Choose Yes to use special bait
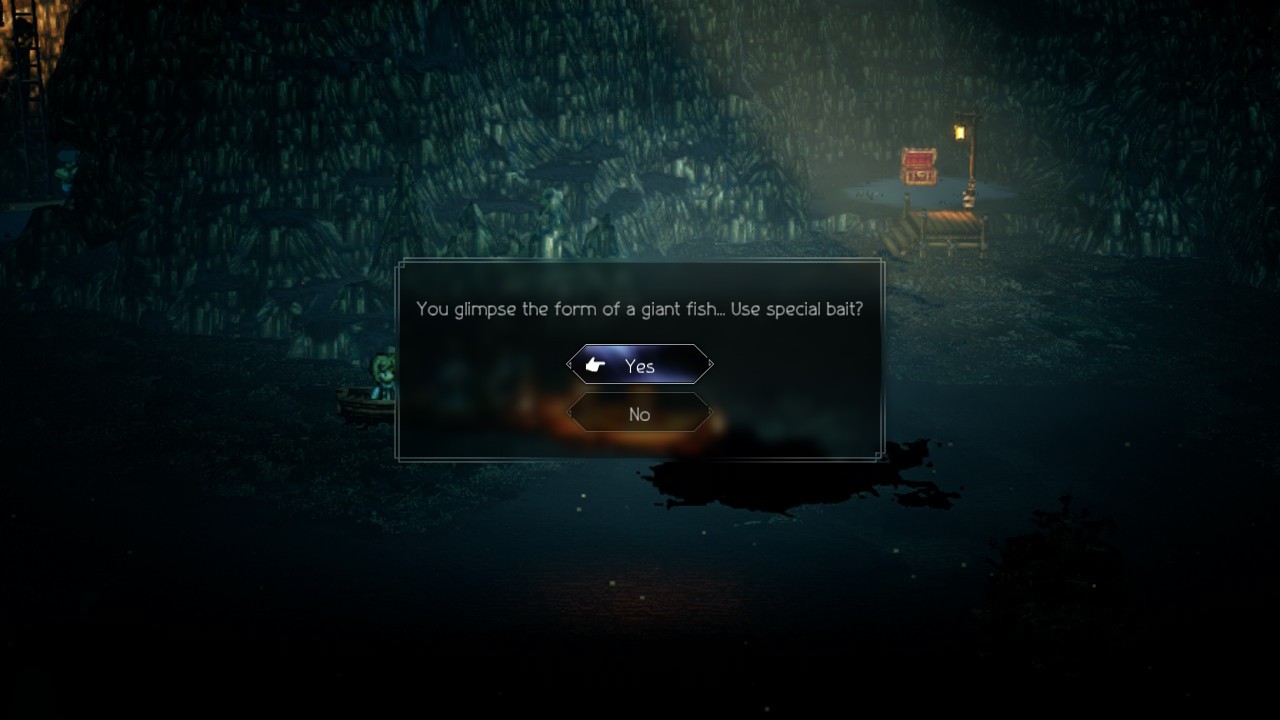Viewport: 1280px width, 720px height. (x=640, y=365)
